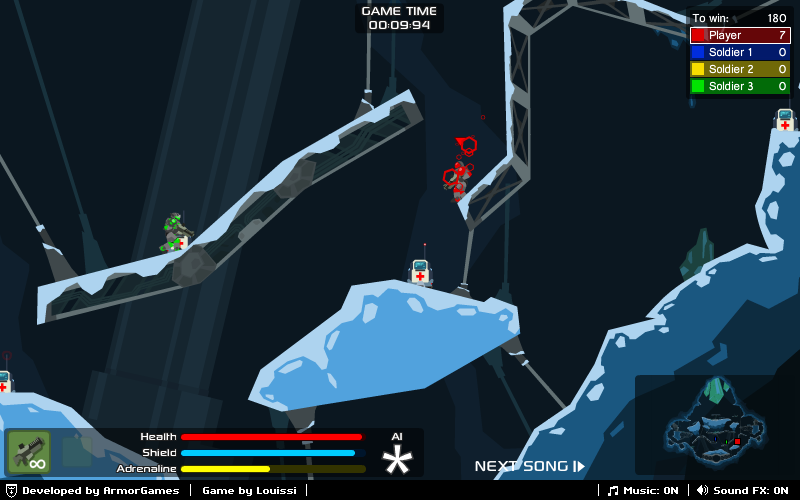The width and height of the screenshot is (800, 500).
Task: Skip to the next song
Action: click(x=529, y=466)
